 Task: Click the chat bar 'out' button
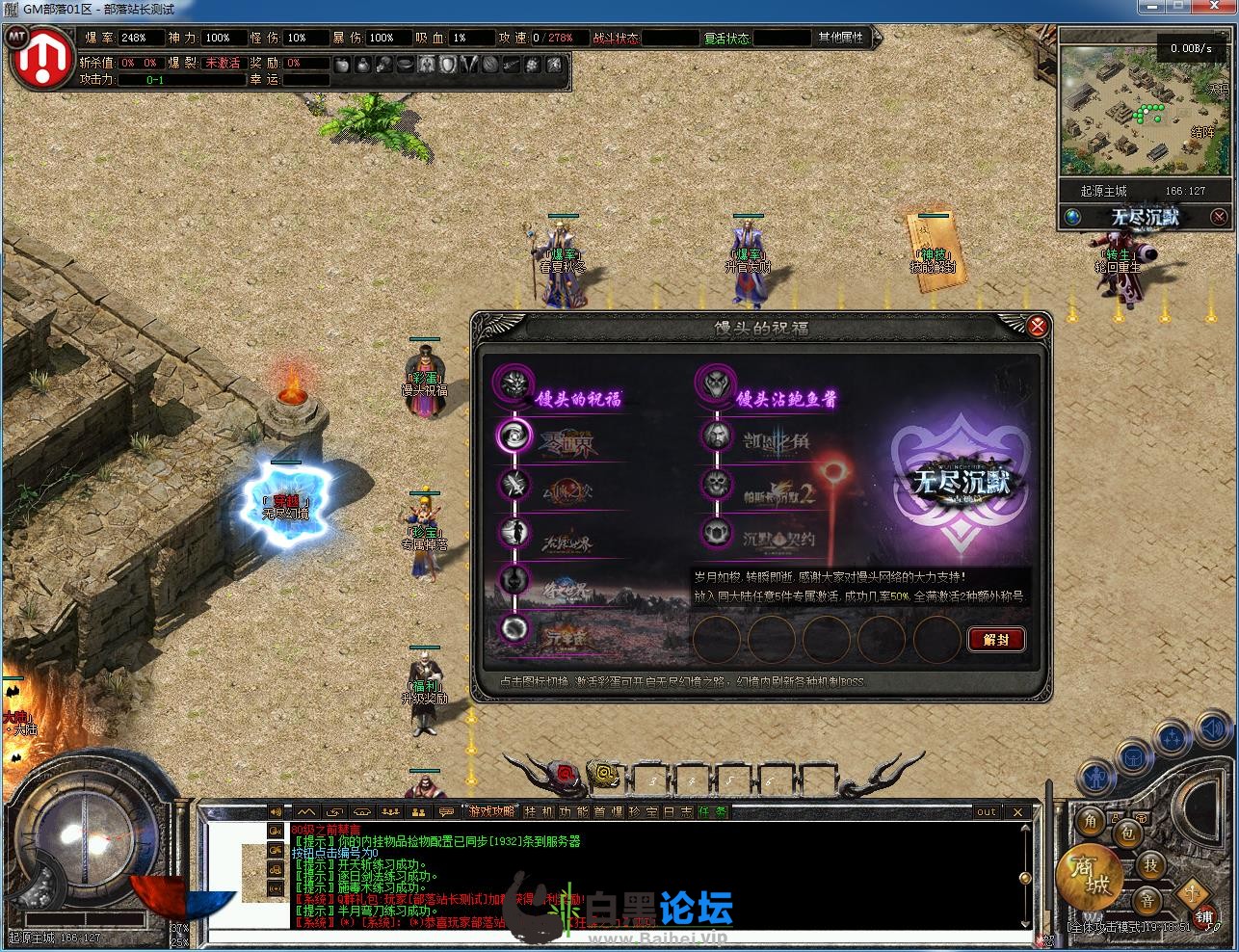[987, 812]
